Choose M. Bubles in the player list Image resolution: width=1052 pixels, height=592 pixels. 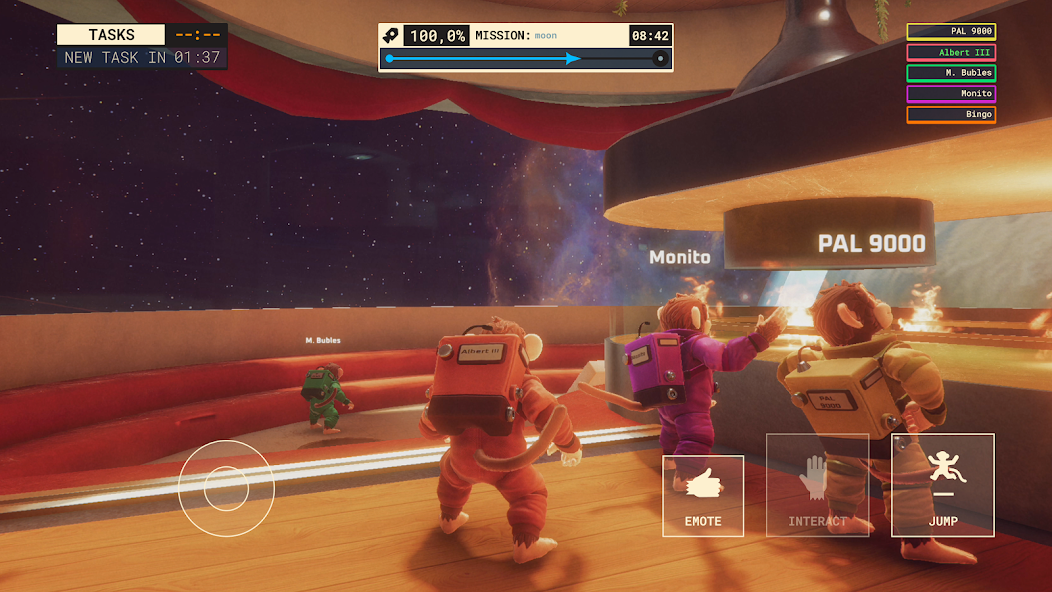(x=951, y=73)
